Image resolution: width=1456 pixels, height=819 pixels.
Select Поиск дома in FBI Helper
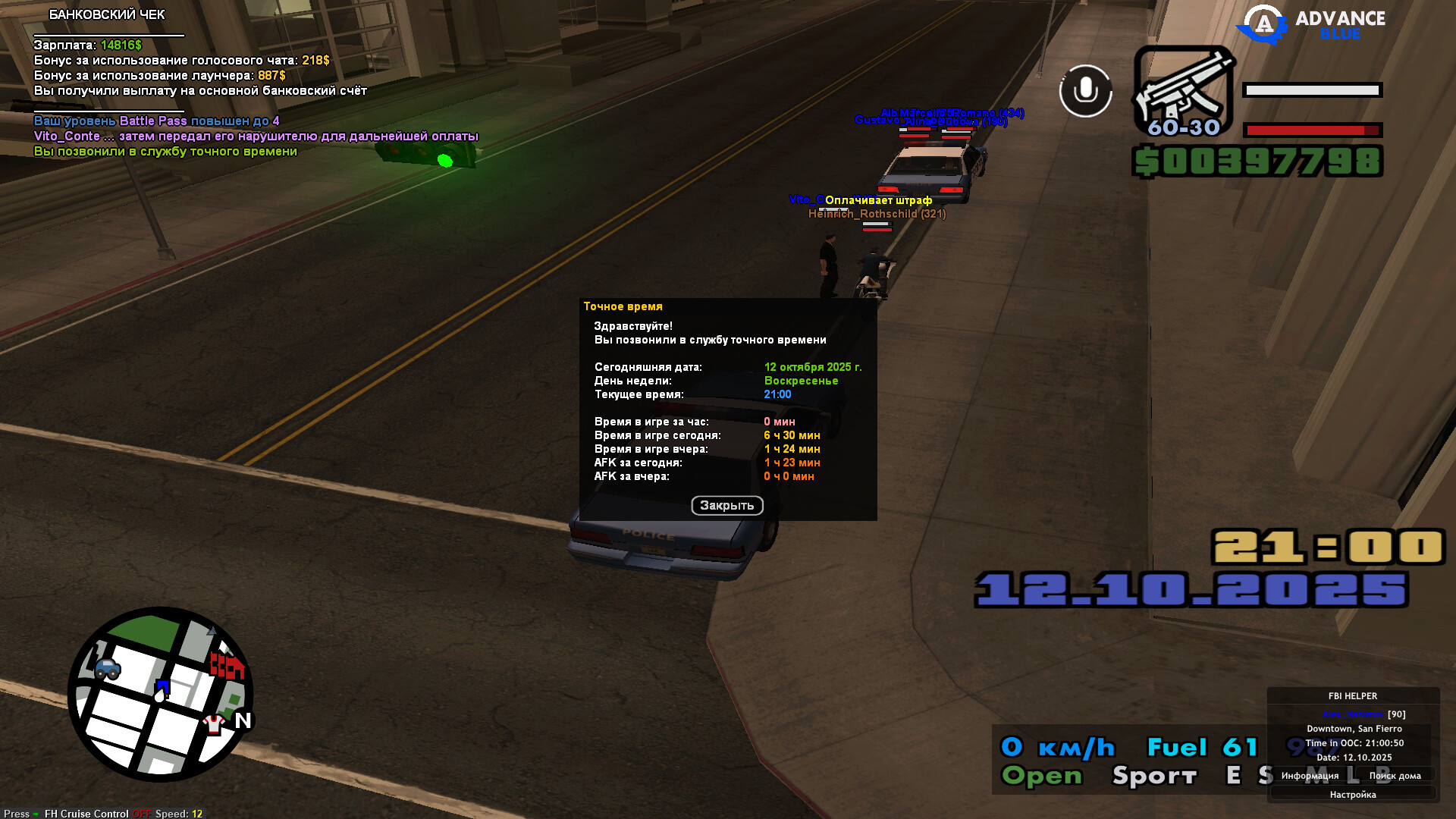tap(1395, 776)
